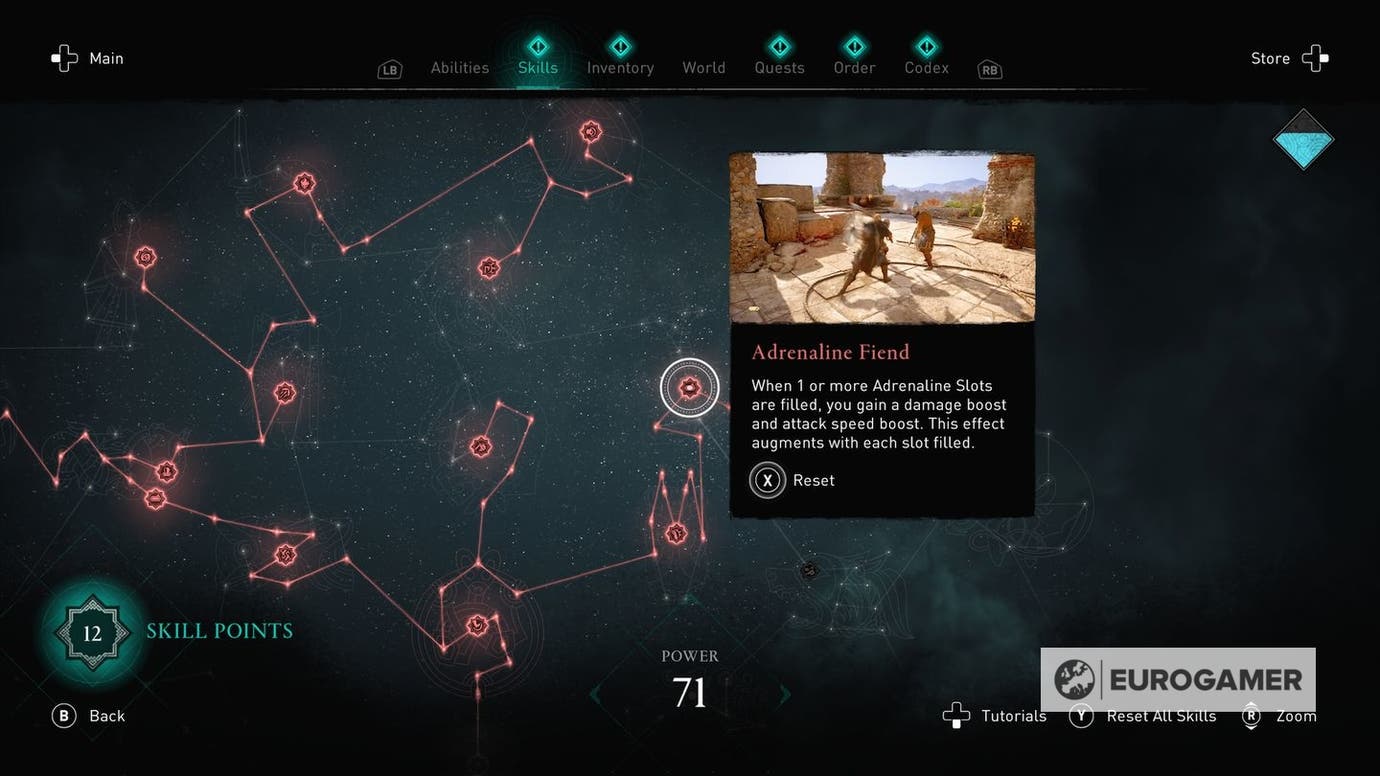
Task: Click the Quests diamond icon
Action: coord(778,45)
